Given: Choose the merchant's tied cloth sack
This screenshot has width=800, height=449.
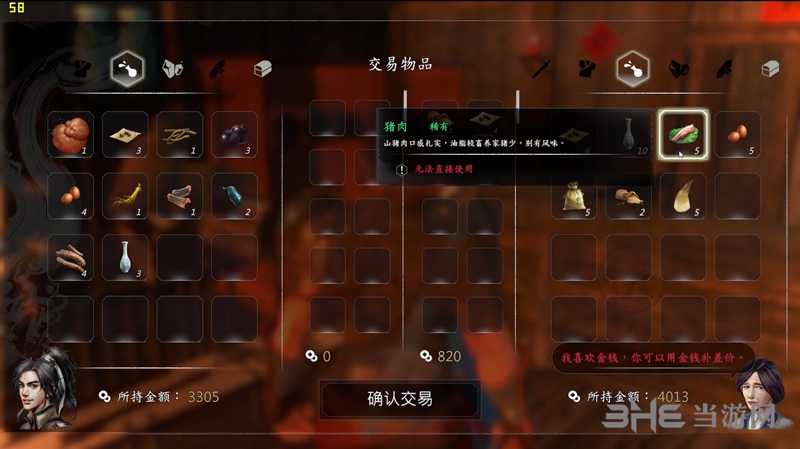Looking at the screenshot, I should [x=574, y=197].
